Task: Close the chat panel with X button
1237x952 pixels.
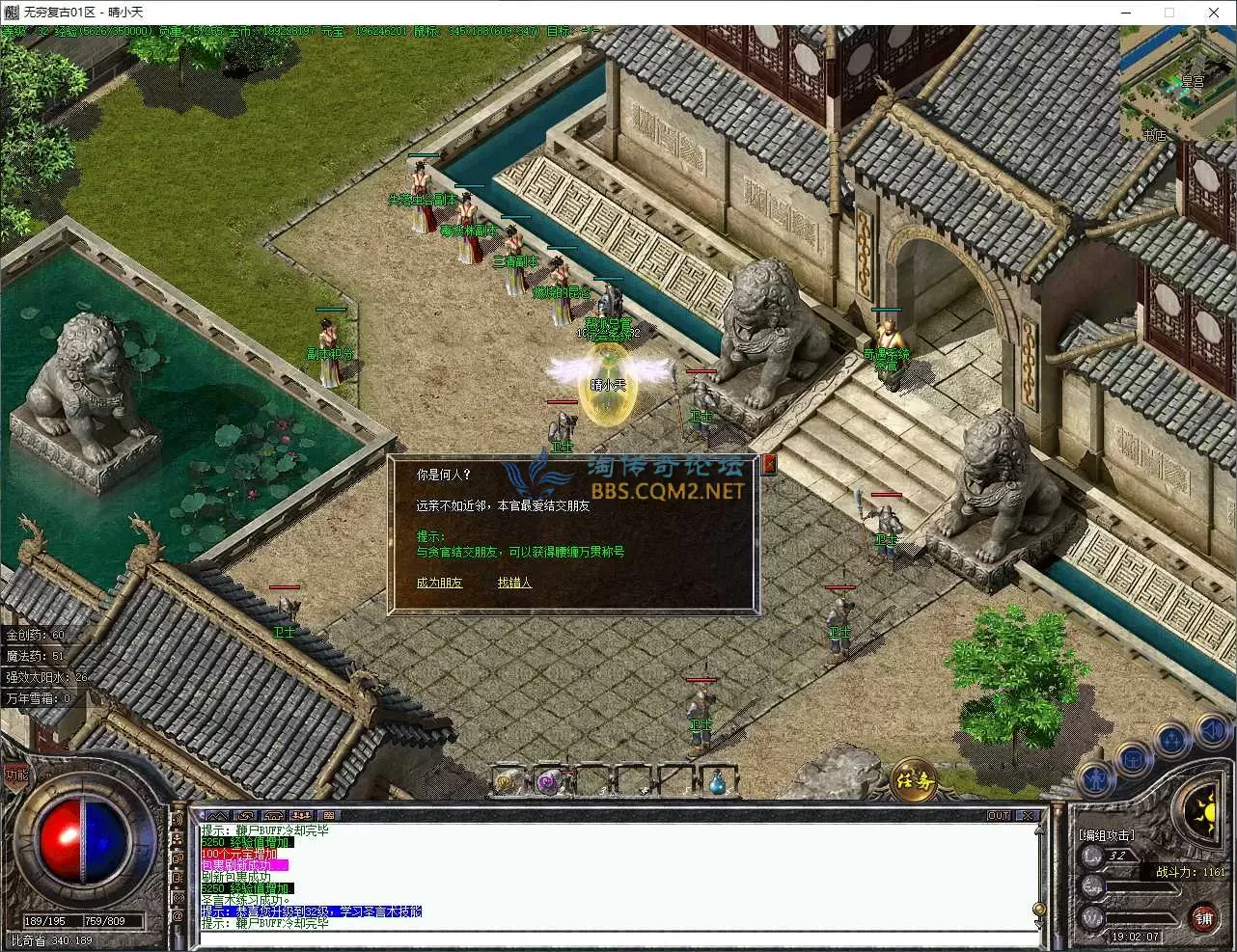Action: [1029, 816]
